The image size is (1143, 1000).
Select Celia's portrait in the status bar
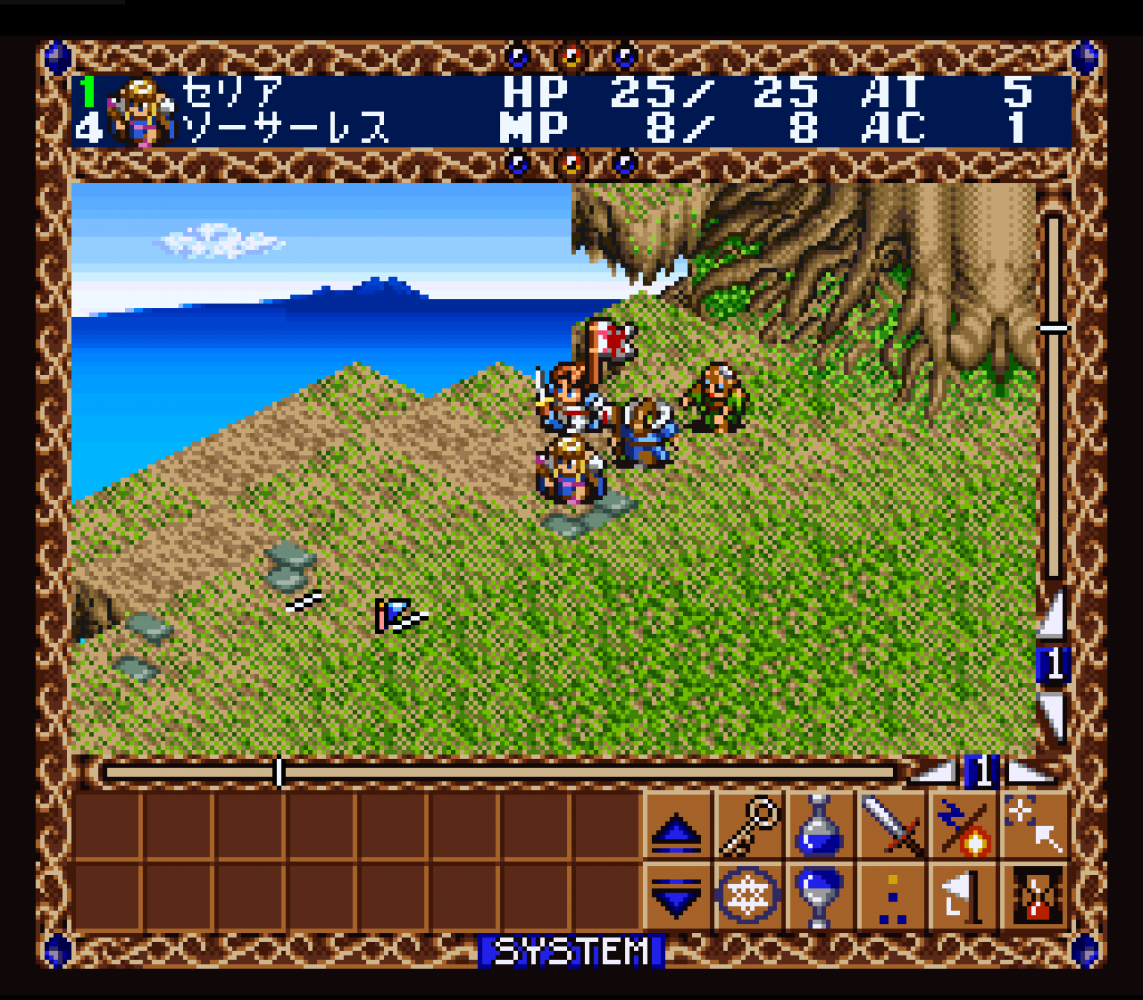coord(139,111)
